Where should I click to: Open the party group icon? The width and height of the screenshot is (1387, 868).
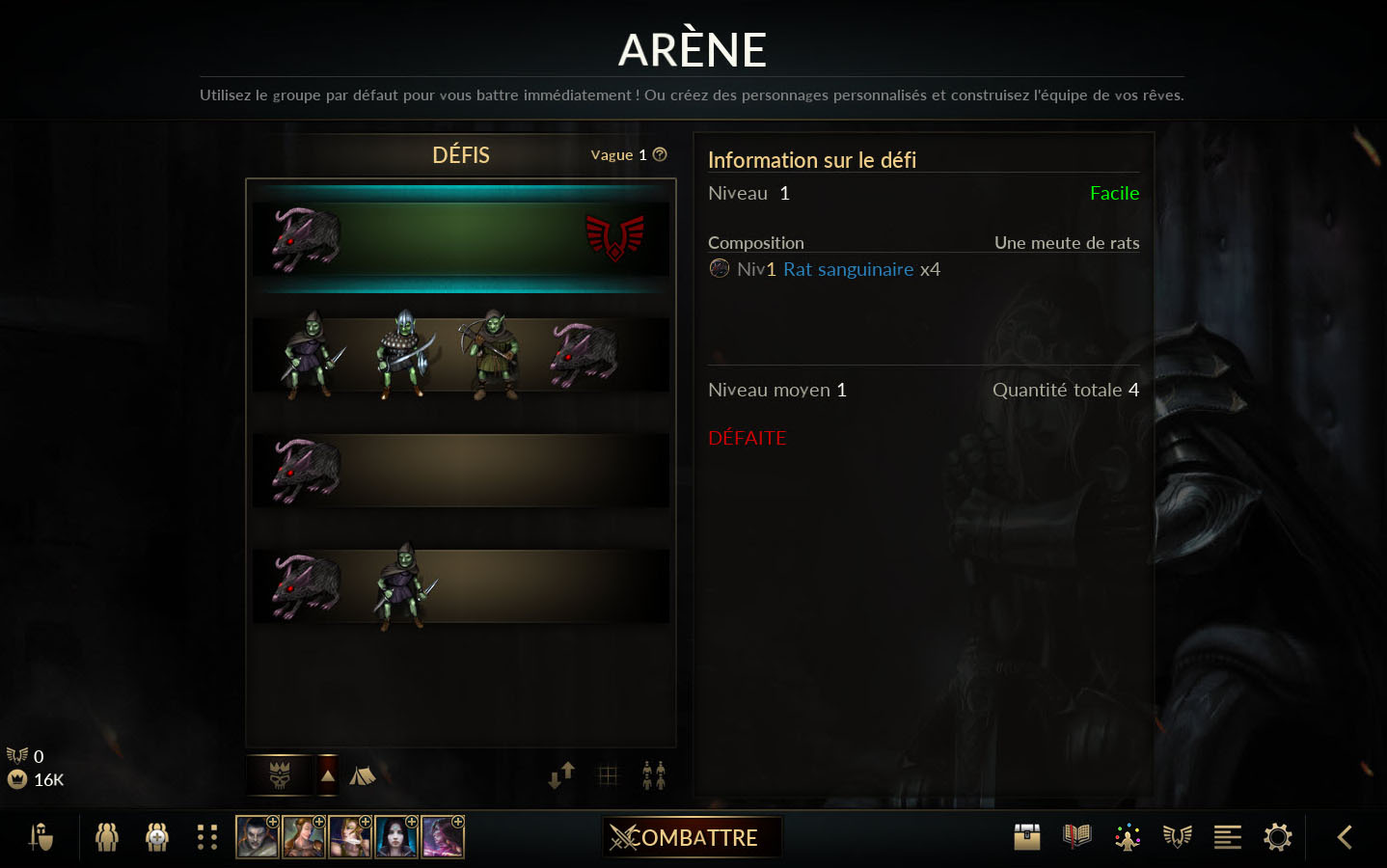[107, 837]
